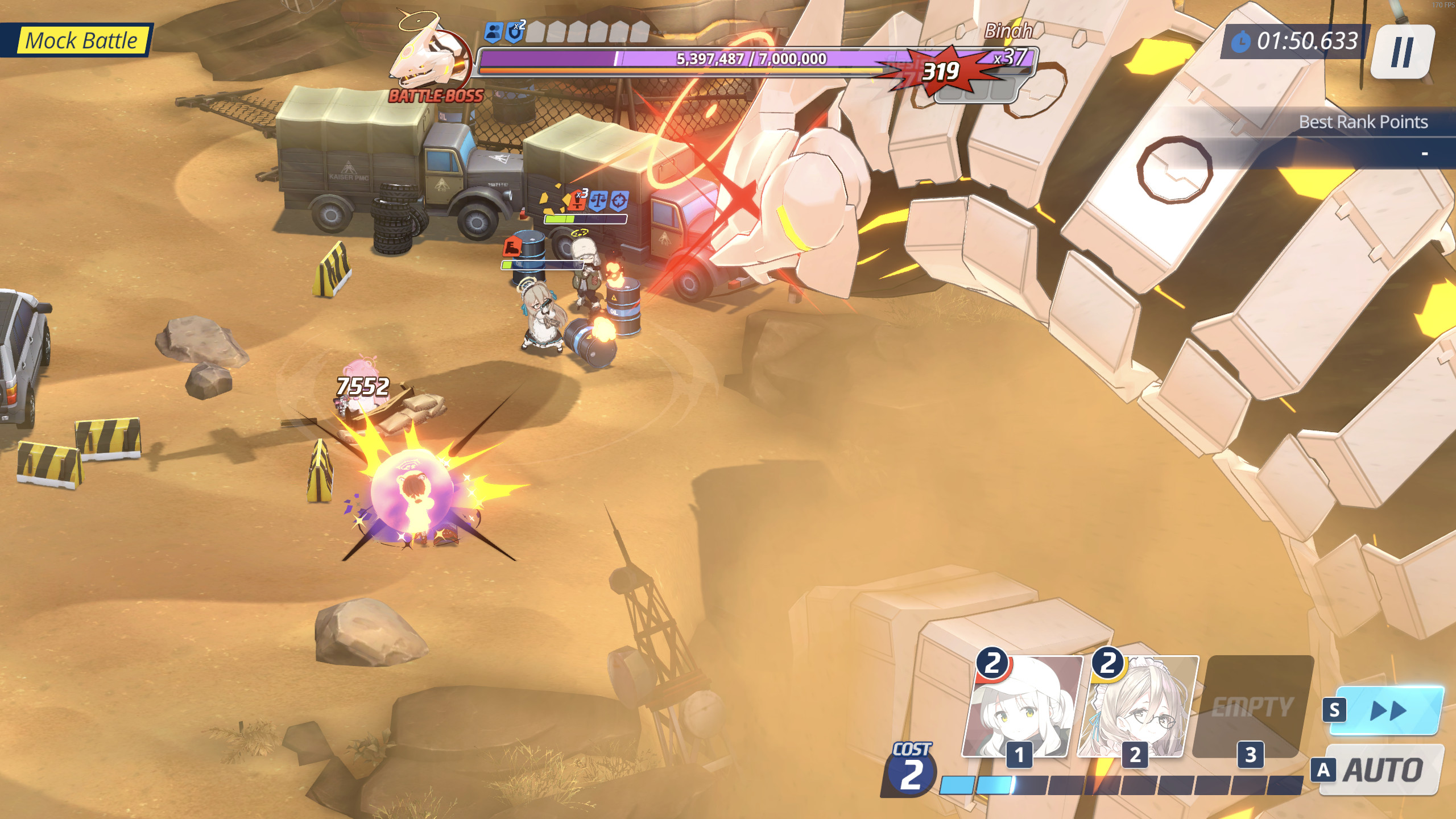Pause the battle
The image size is (1456, 819).
click(1401, 52)
